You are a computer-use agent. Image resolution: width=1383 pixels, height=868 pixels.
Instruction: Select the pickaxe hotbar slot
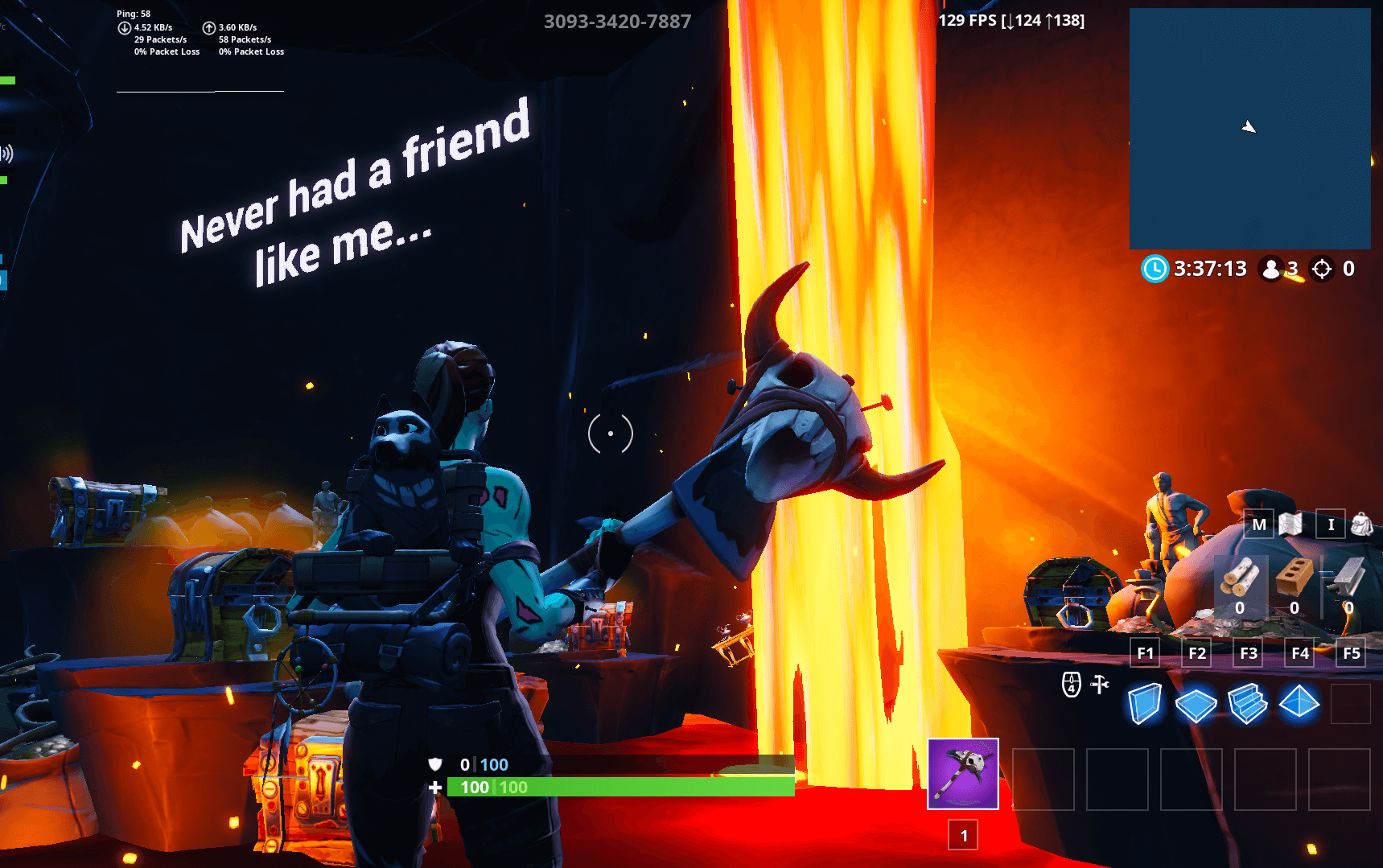963,774
